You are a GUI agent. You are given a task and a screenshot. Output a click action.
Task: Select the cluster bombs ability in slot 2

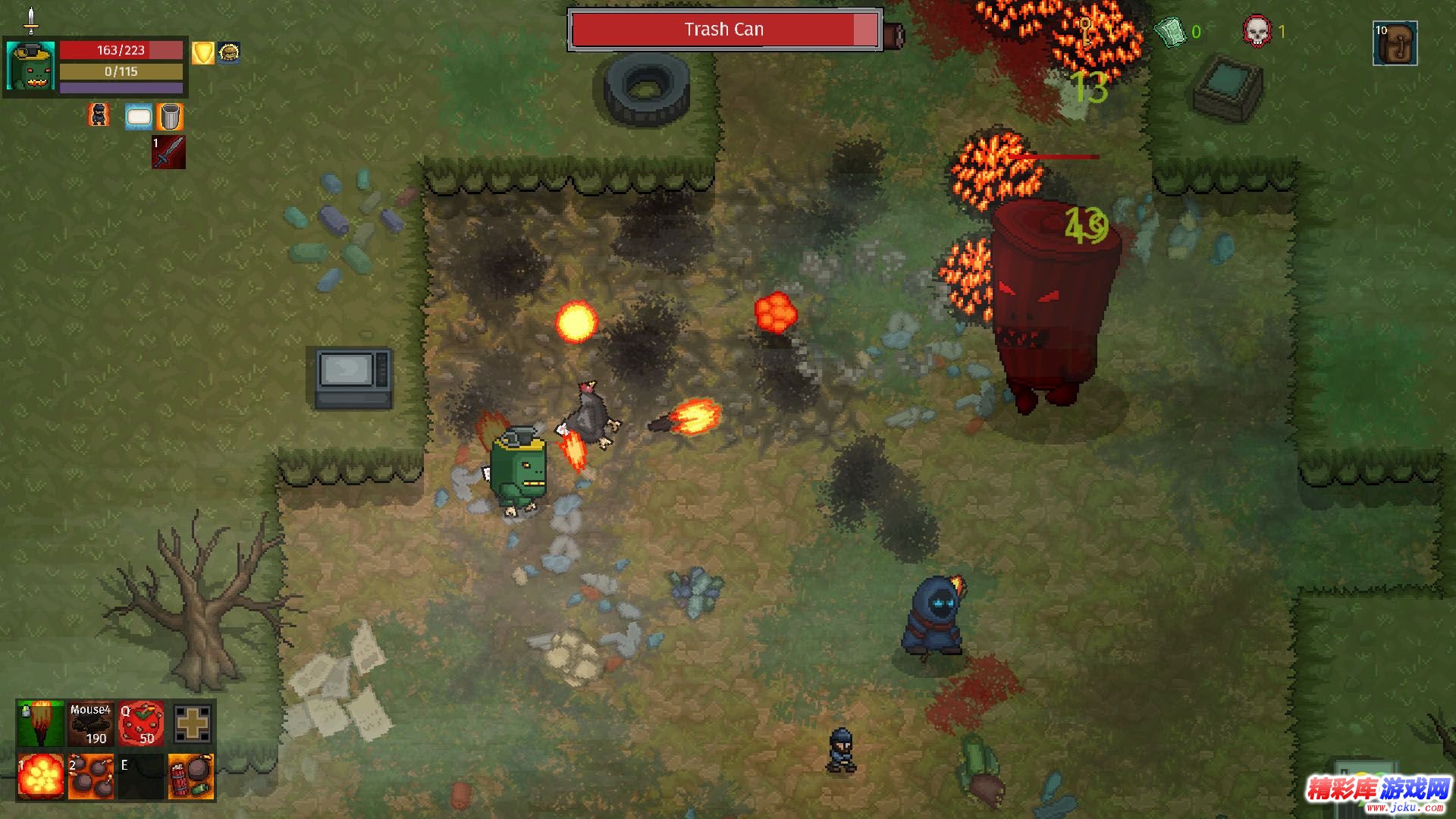click(x=91, y=777)
